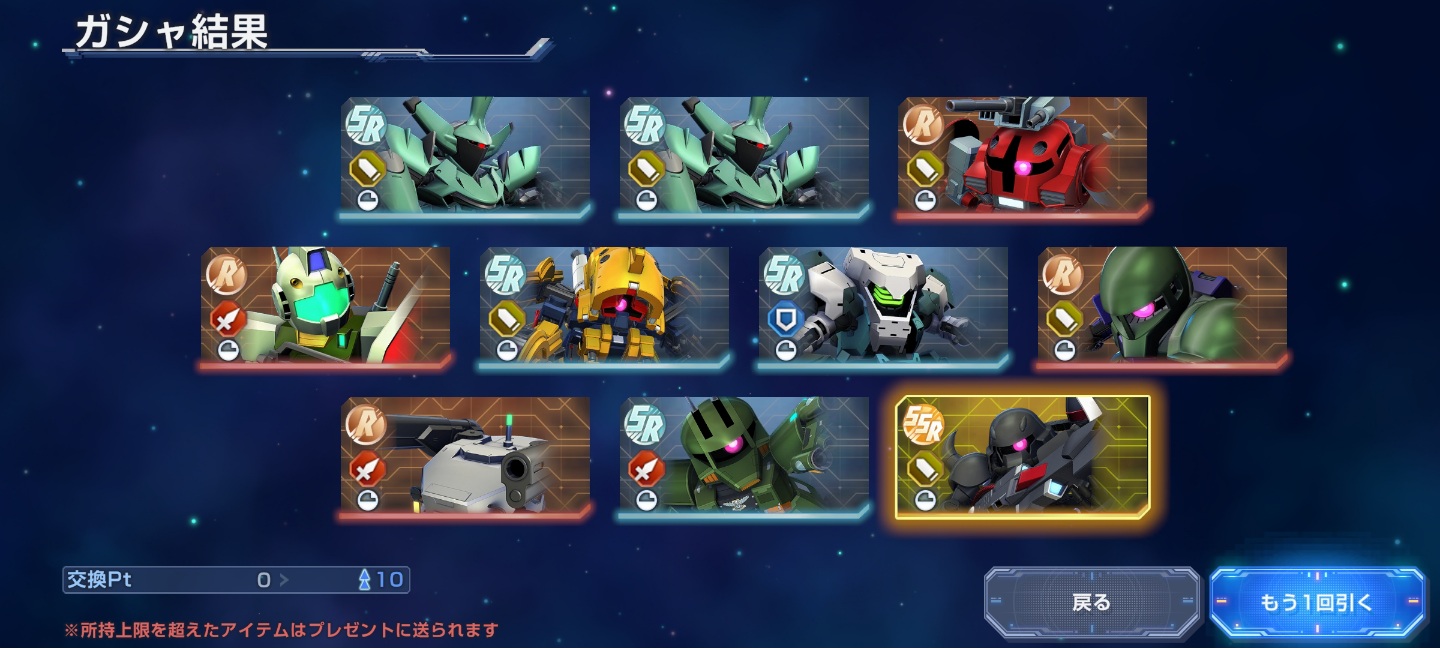
Task: Pick the white SR shield-type card
Action: [883, 306]
